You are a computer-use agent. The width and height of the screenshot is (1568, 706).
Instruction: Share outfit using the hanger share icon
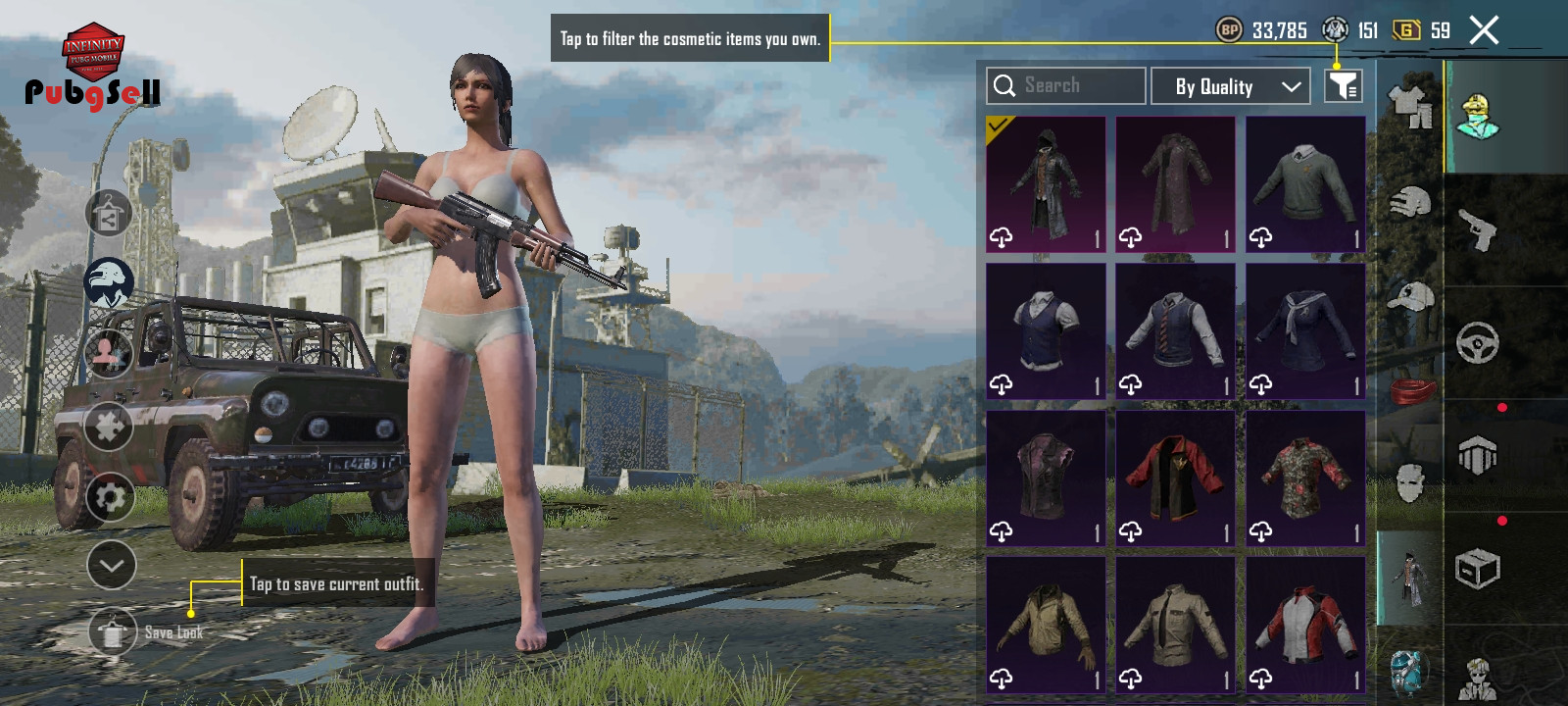point(109,215)
